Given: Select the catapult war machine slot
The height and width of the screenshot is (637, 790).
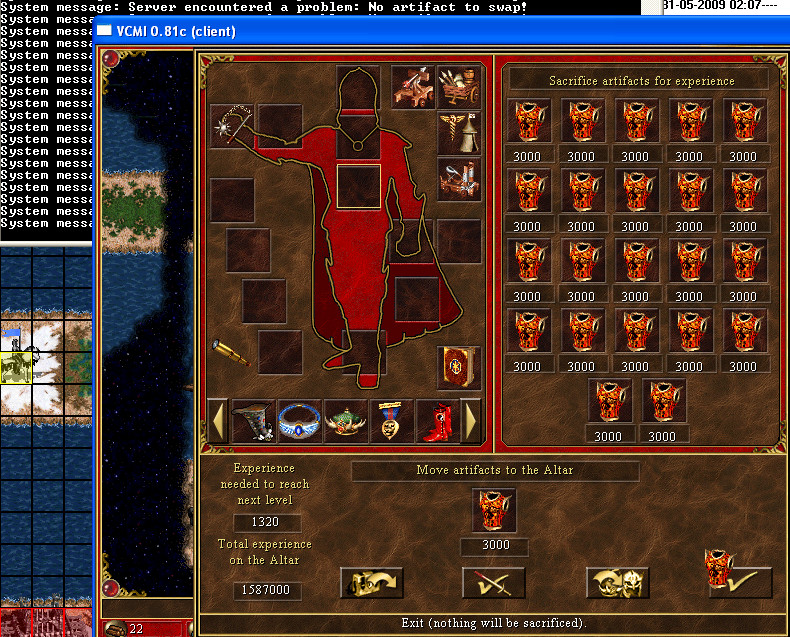Looking at the screenshot, I should (458, 179).
